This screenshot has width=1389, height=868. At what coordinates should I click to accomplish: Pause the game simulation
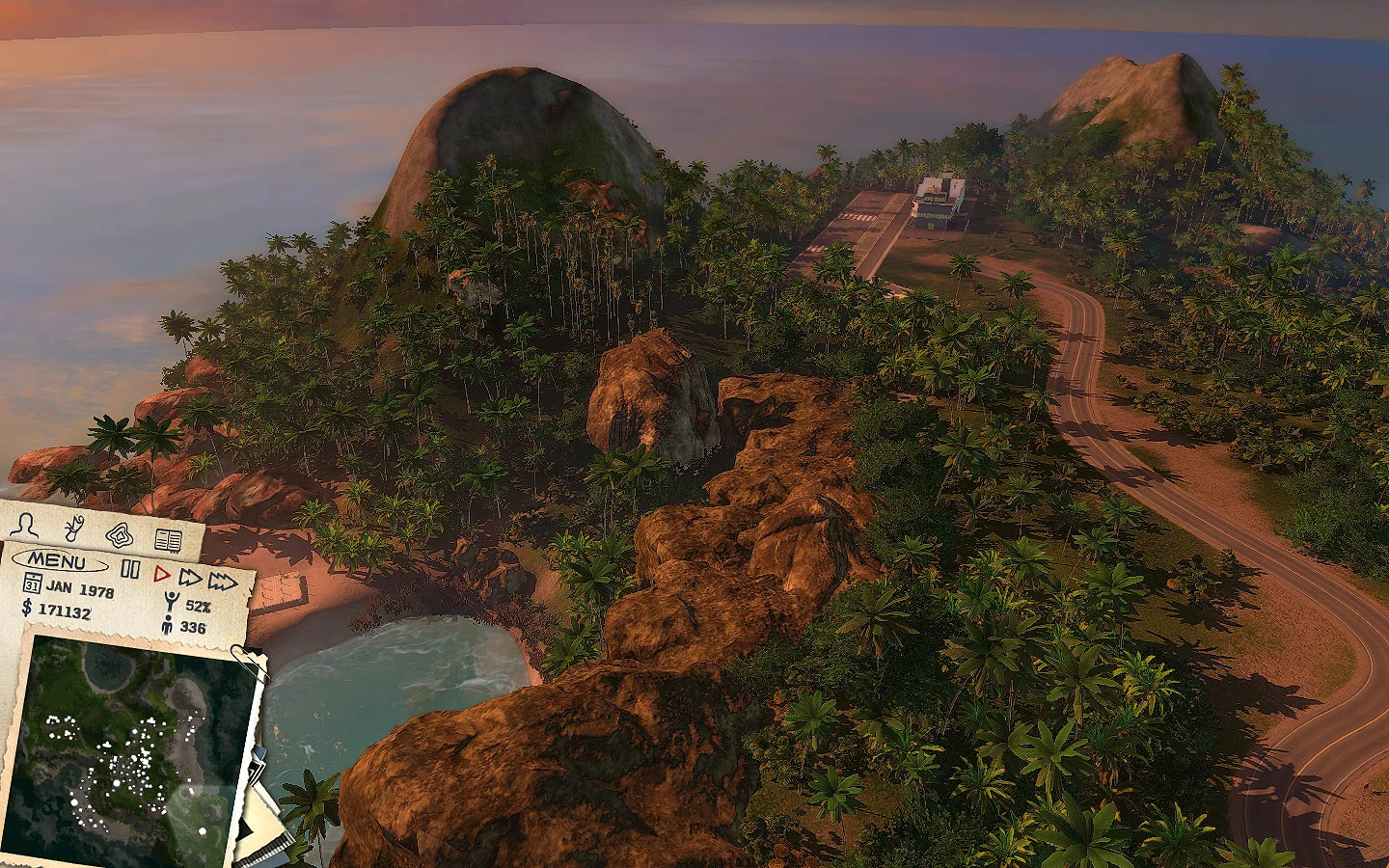pos(129,568)
